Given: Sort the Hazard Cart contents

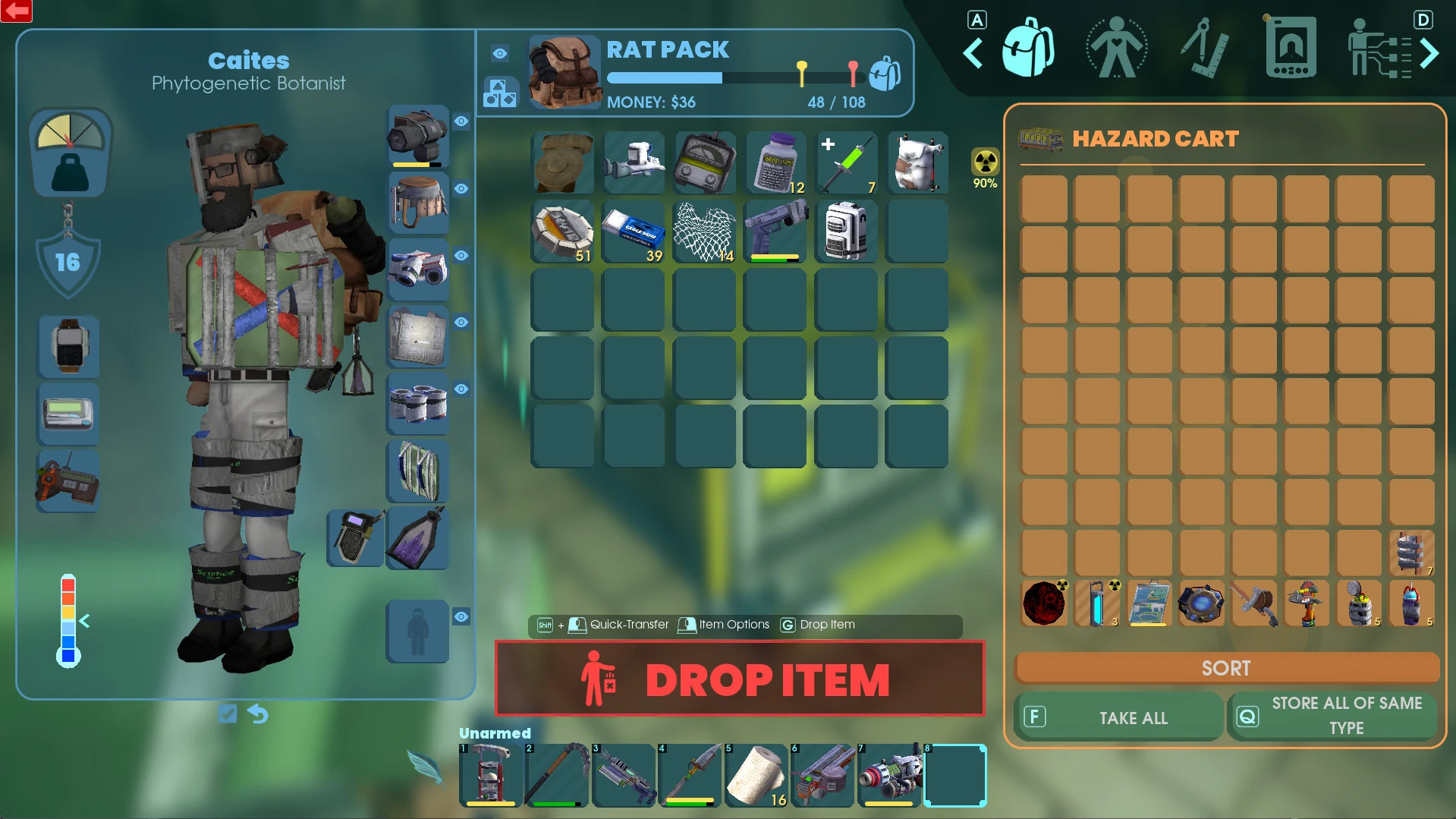Looking at the screenshot, I should pyautogui.click(x=1226, y=668).
